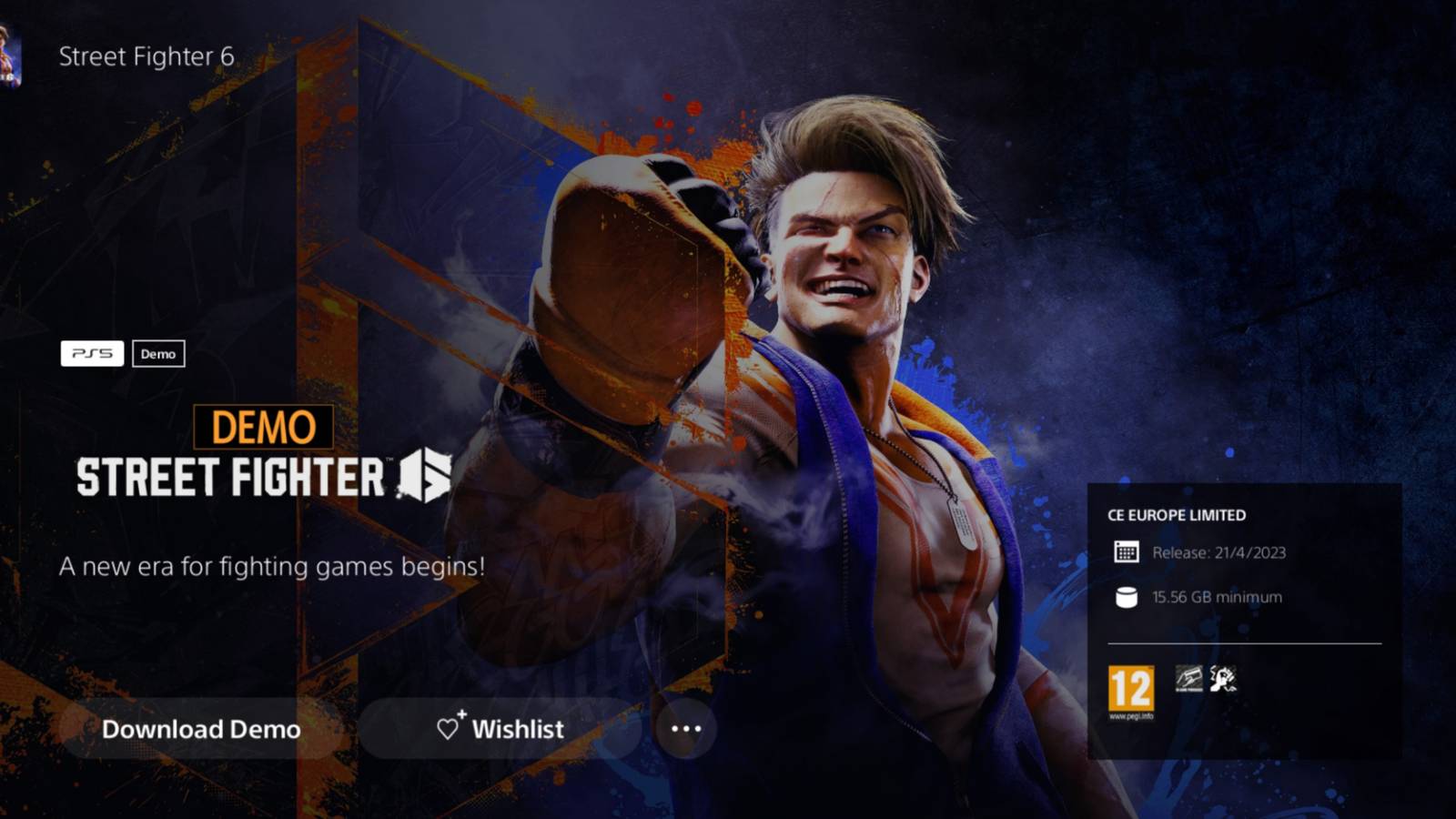The width and height of the screenshot is (1456, 819).
Task: Select the storage size disk icon
Action: point(1126,597)
